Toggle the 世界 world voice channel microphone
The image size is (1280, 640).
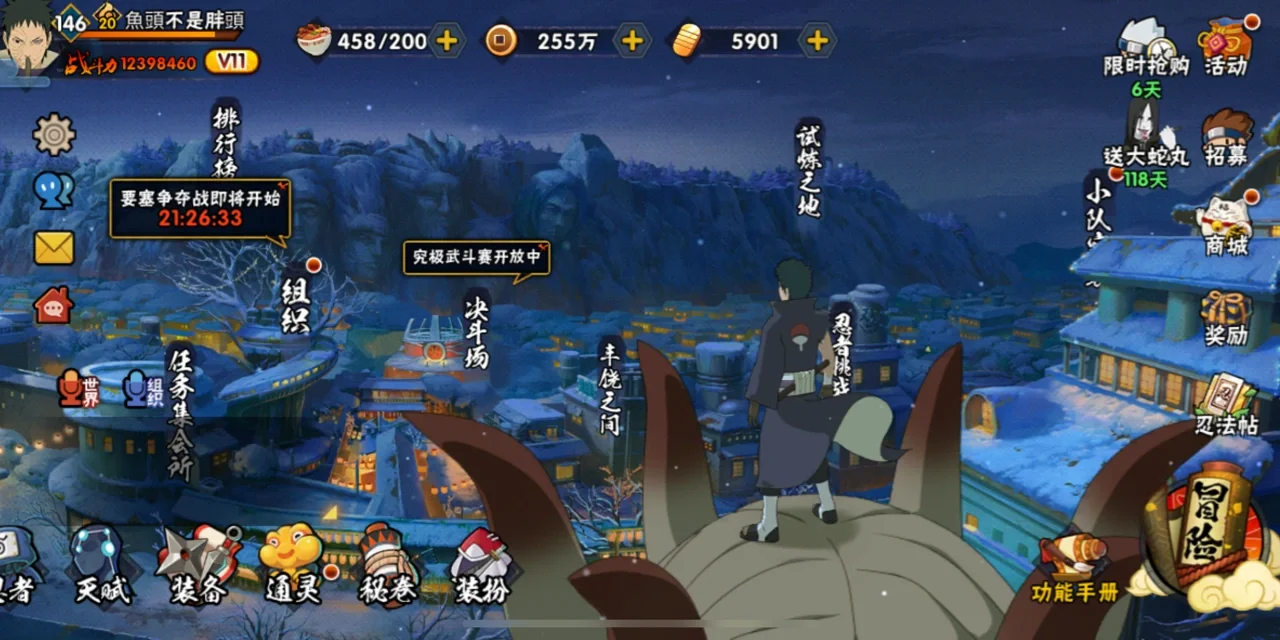click(79, 388)
